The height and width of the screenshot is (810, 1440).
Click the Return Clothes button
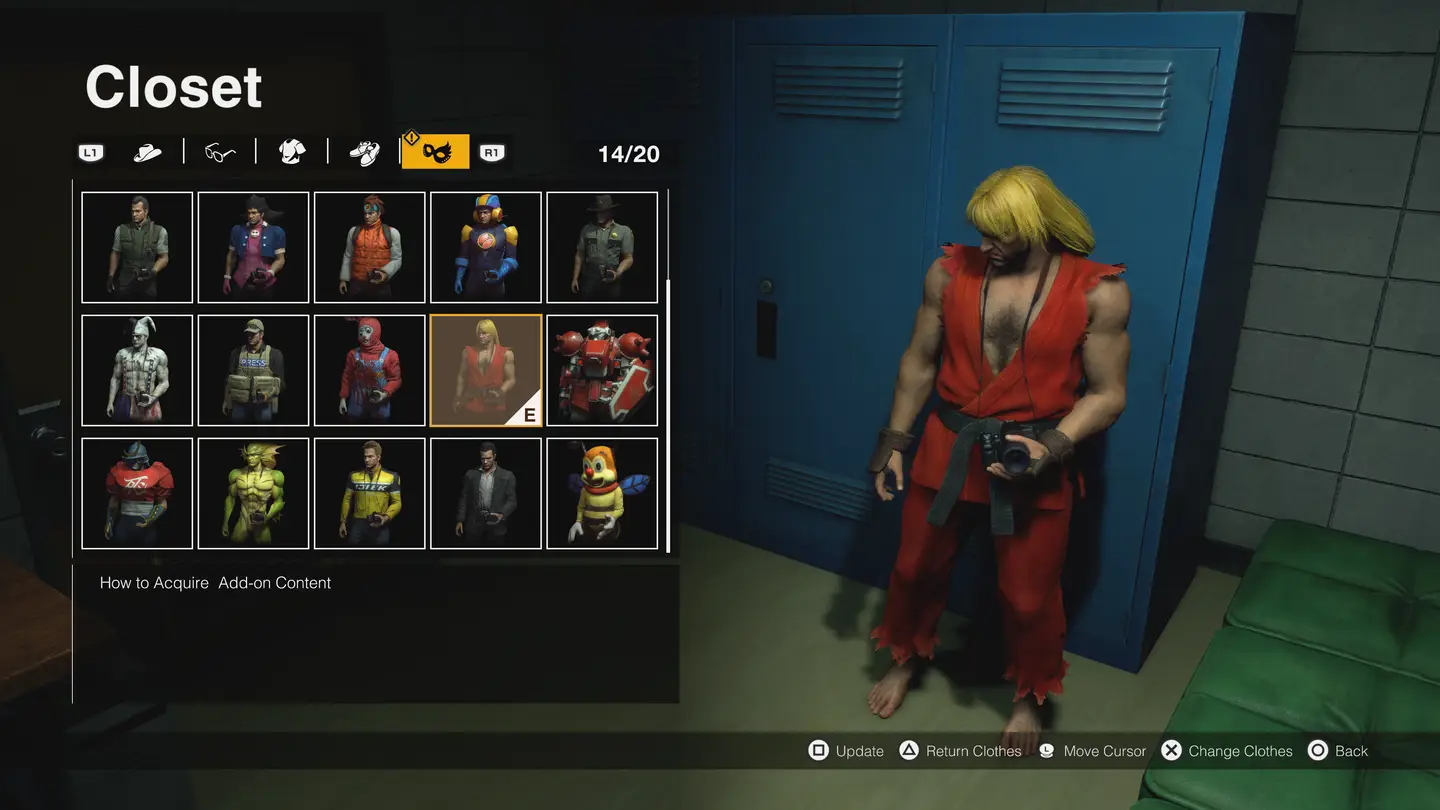coord(961,750)
